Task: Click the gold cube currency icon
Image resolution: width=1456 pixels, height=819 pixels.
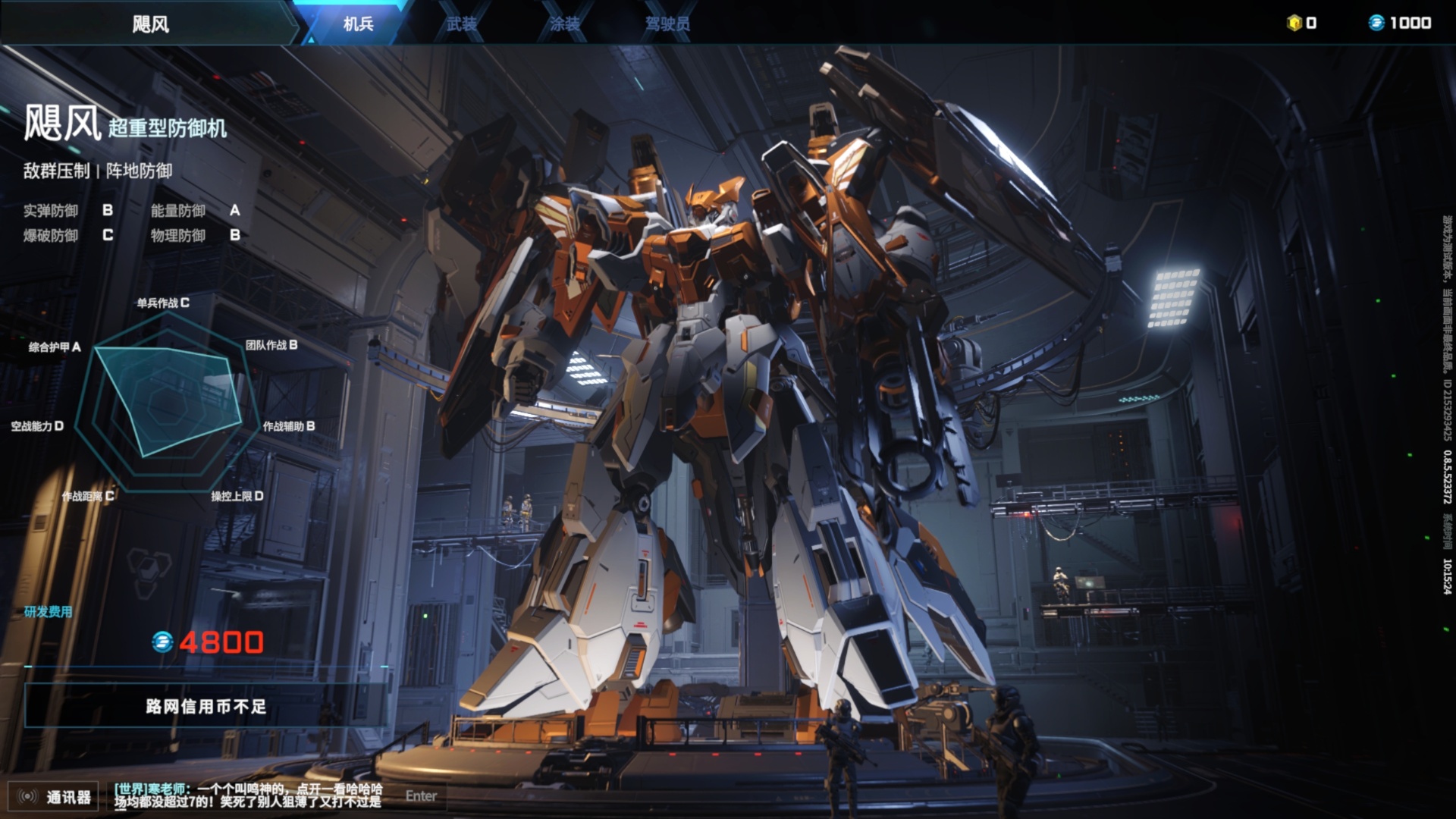Action: tap(1294, 23)
